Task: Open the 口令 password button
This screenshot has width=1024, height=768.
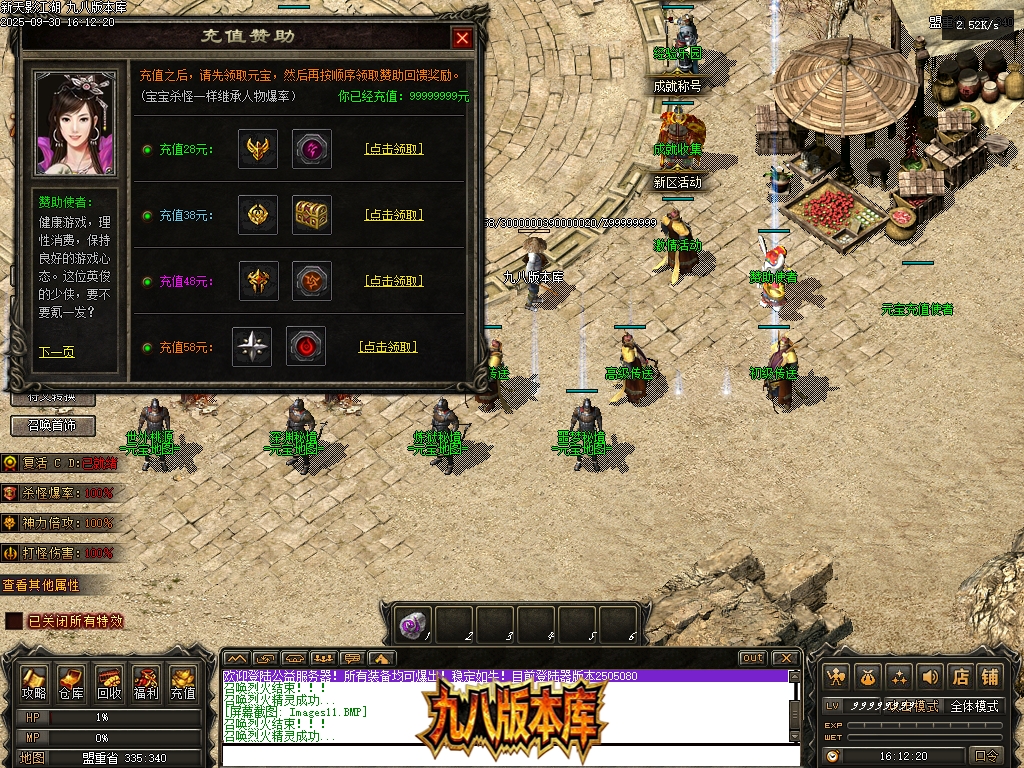Action: coord(986,756)
